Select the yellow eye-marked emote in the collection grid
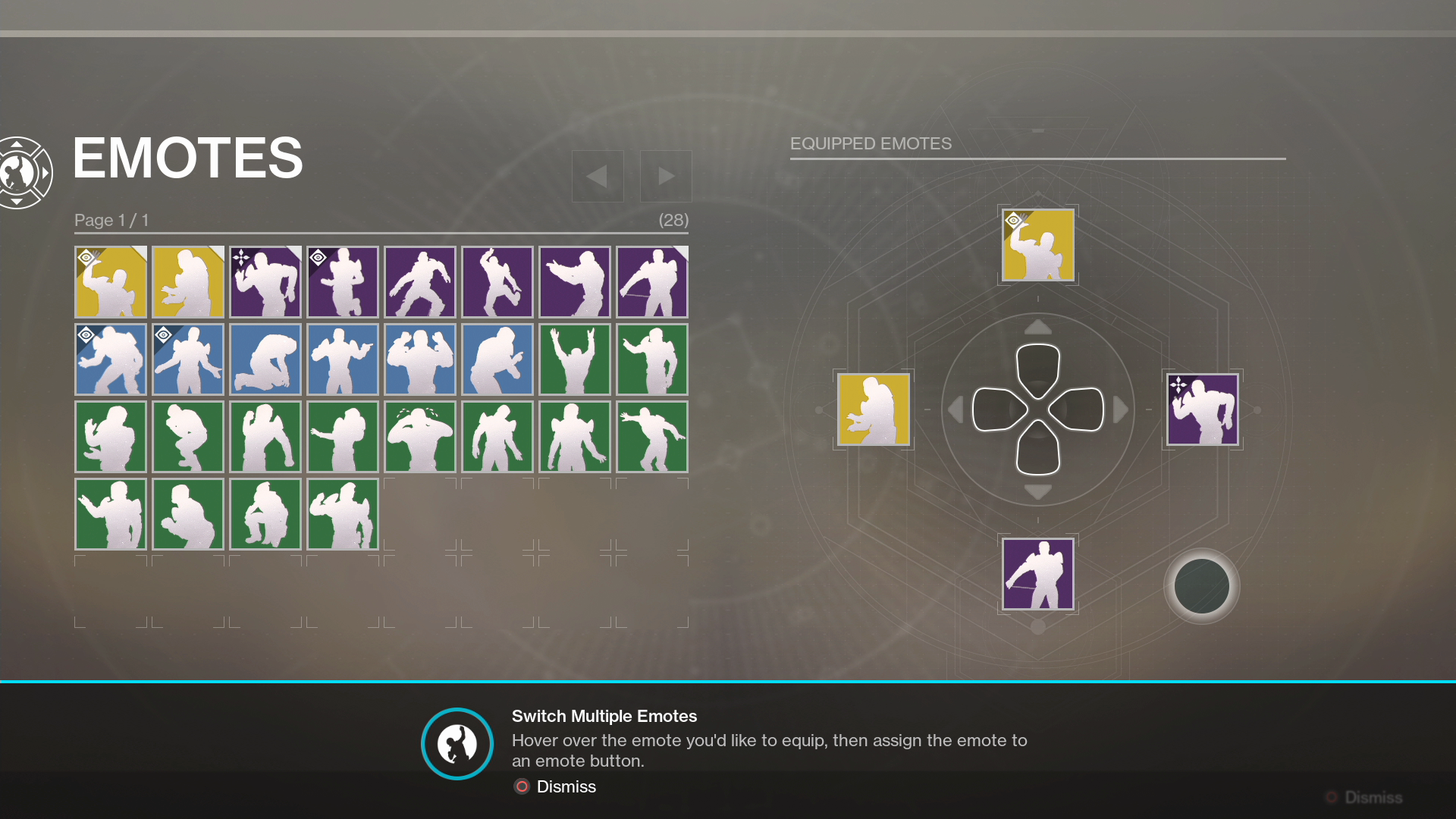 [111, 282]
